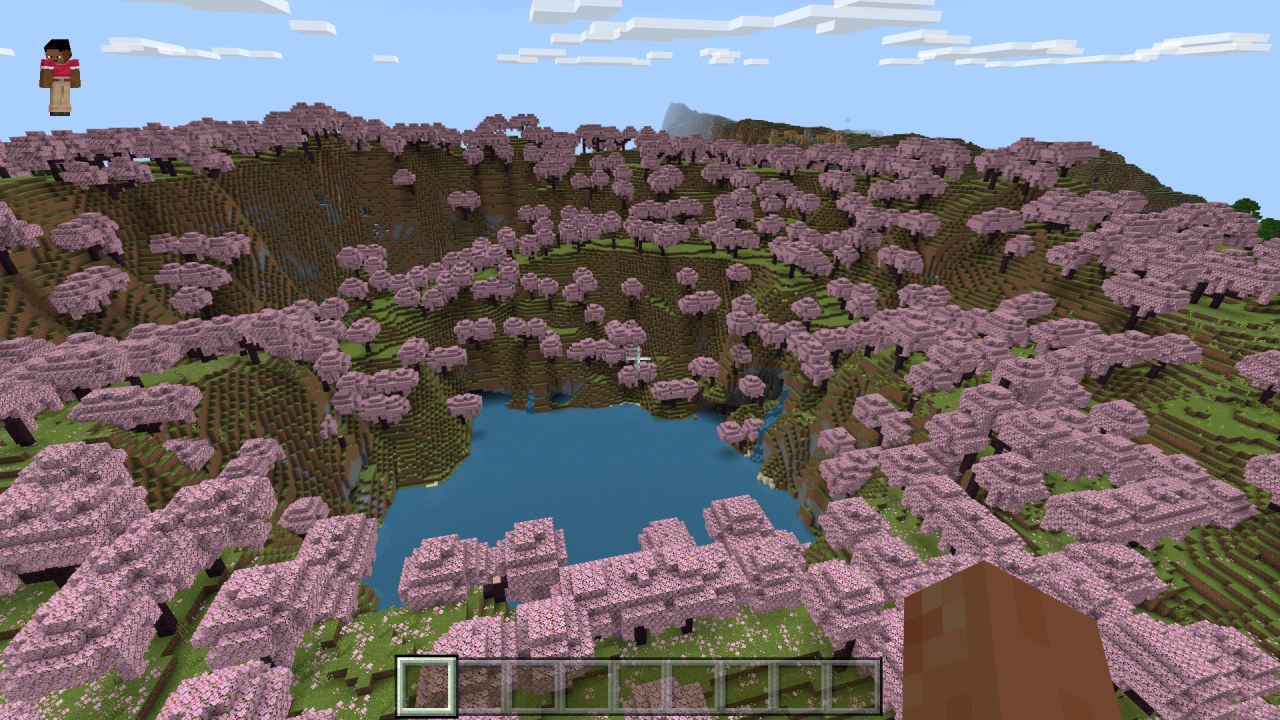
Task: Click the crosshair at screen center
Action: pyautogui.click(x=637, y=357)
